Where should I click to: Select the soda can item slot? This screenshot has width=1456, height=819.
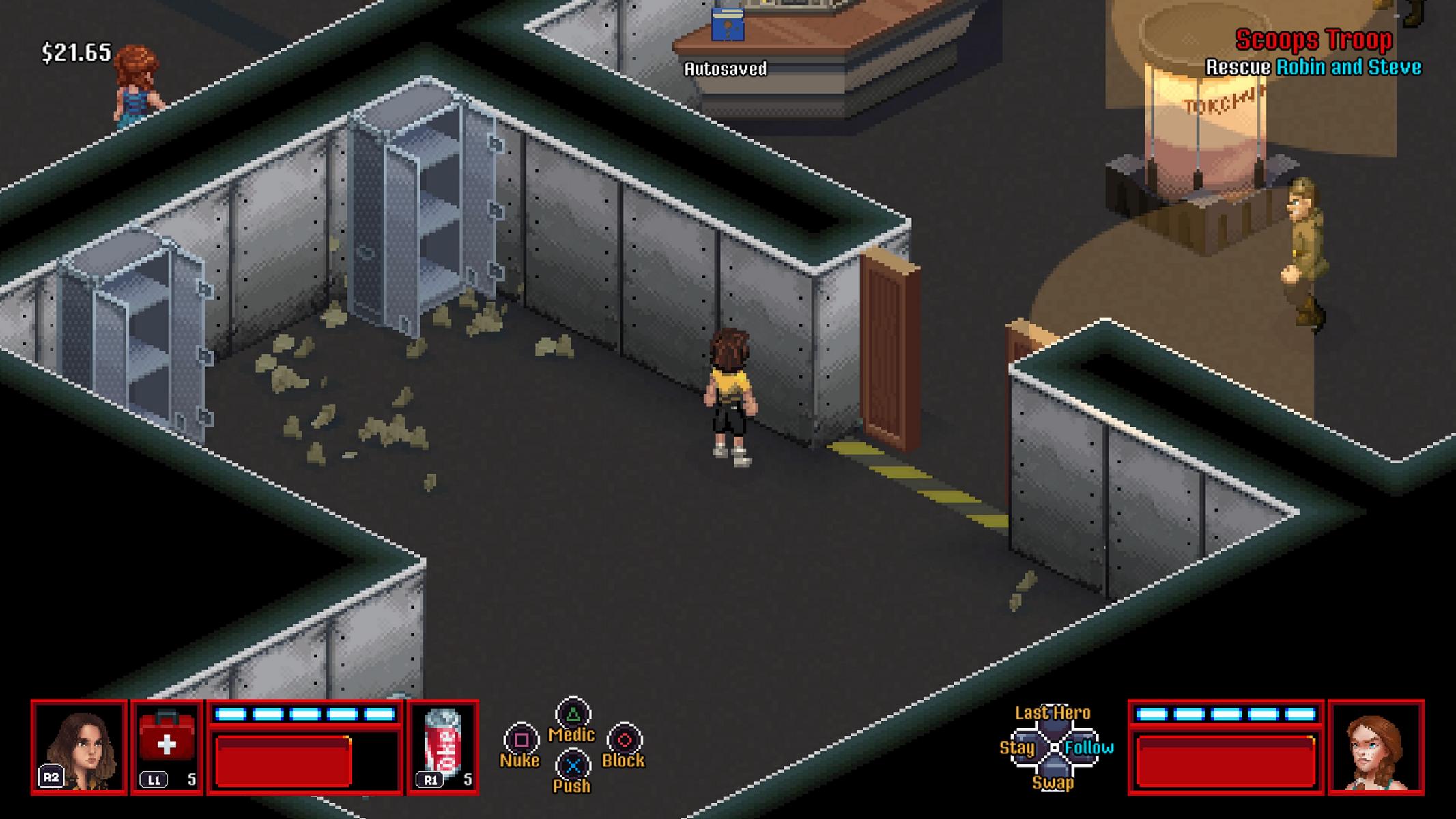[443, 747]
